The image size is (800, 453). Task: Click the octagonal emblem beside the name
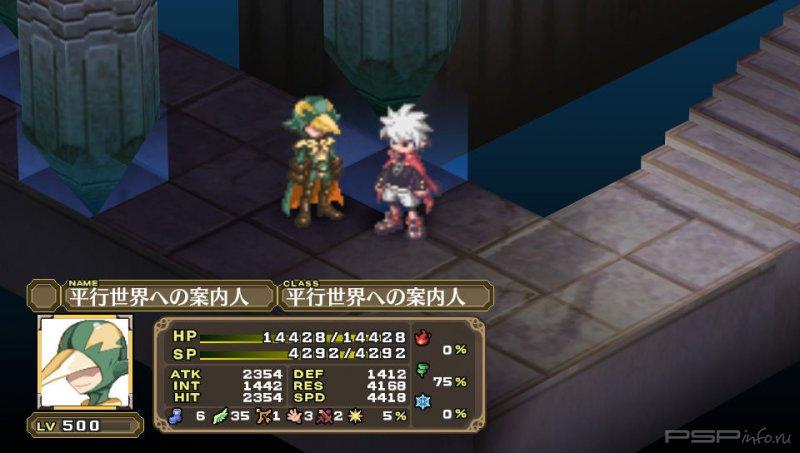tap(44, 296)
